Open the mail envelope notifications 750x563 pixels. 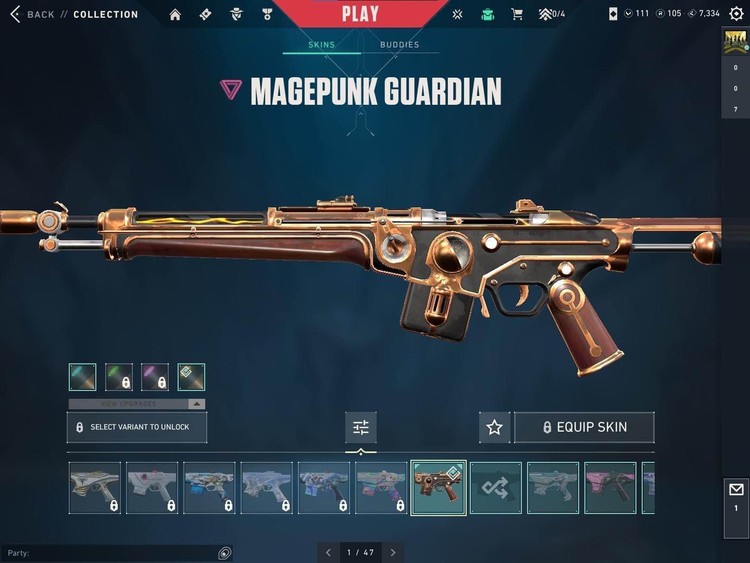tap(736, 490)
